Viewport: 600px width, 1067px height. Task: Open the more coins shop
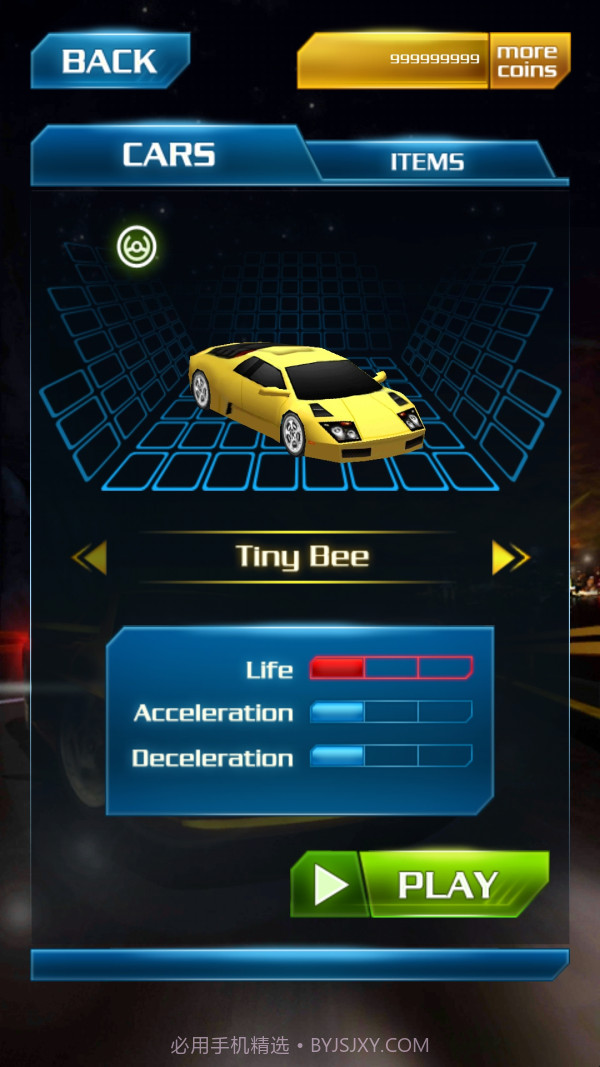(x=528, y=61)
